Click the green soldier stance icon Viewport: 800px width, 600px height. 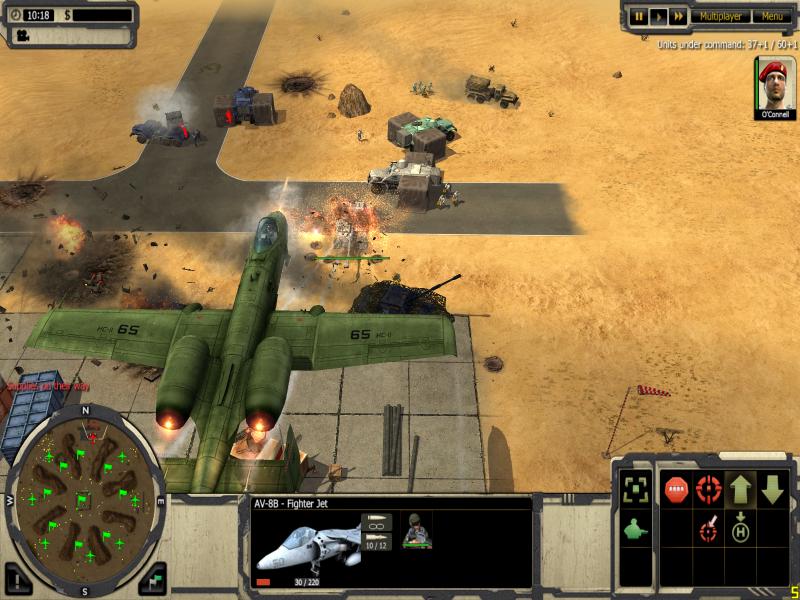(635, 529)
